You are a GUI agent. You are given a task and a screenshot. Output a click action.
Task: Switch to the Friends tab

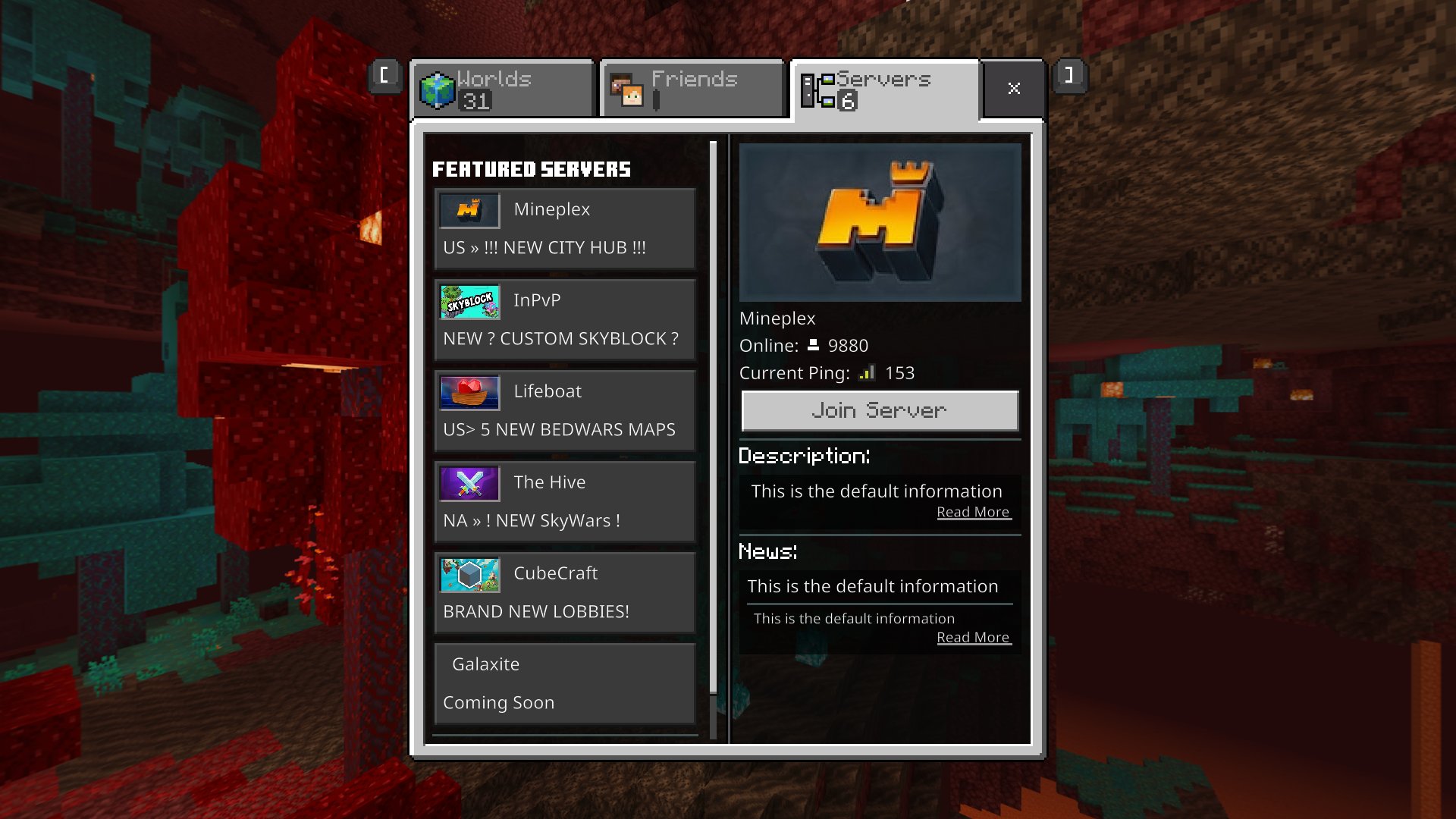(x=692, y=87)
